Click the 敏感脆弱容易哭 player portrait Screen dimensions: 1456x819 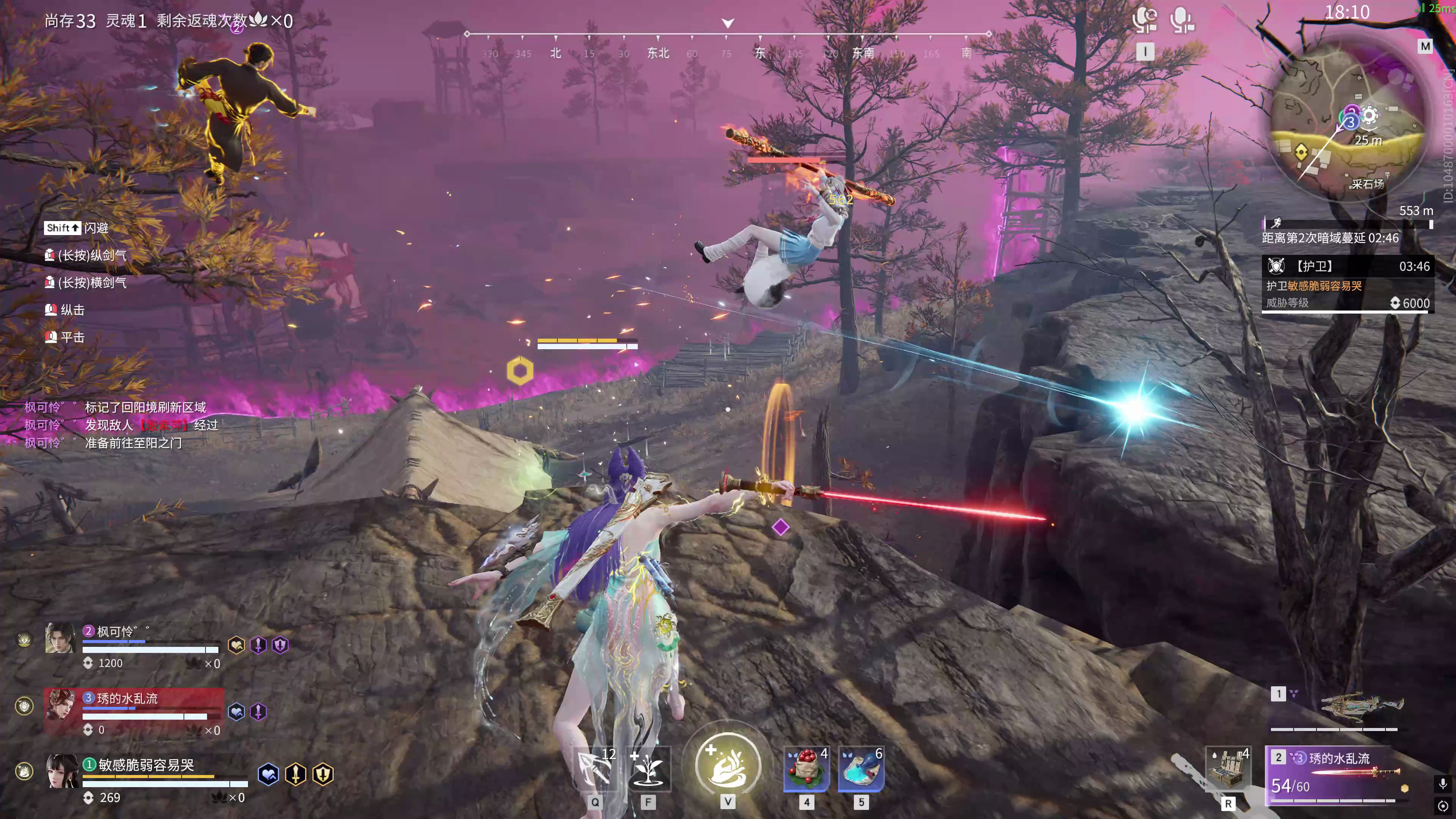tap(61, 770)
